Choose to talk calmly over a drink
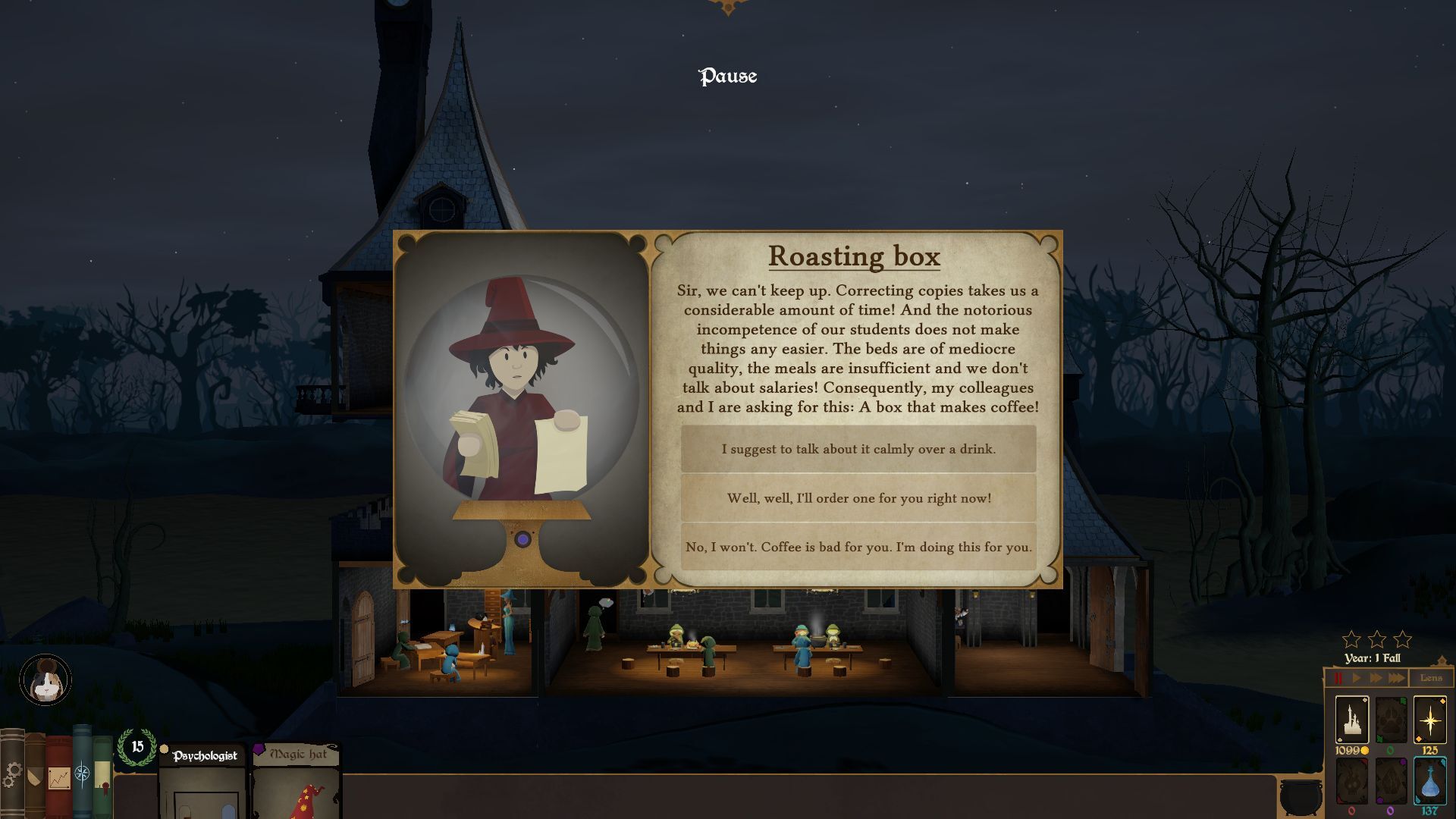Screen dimensions: 1456x819 coord(858,449)
